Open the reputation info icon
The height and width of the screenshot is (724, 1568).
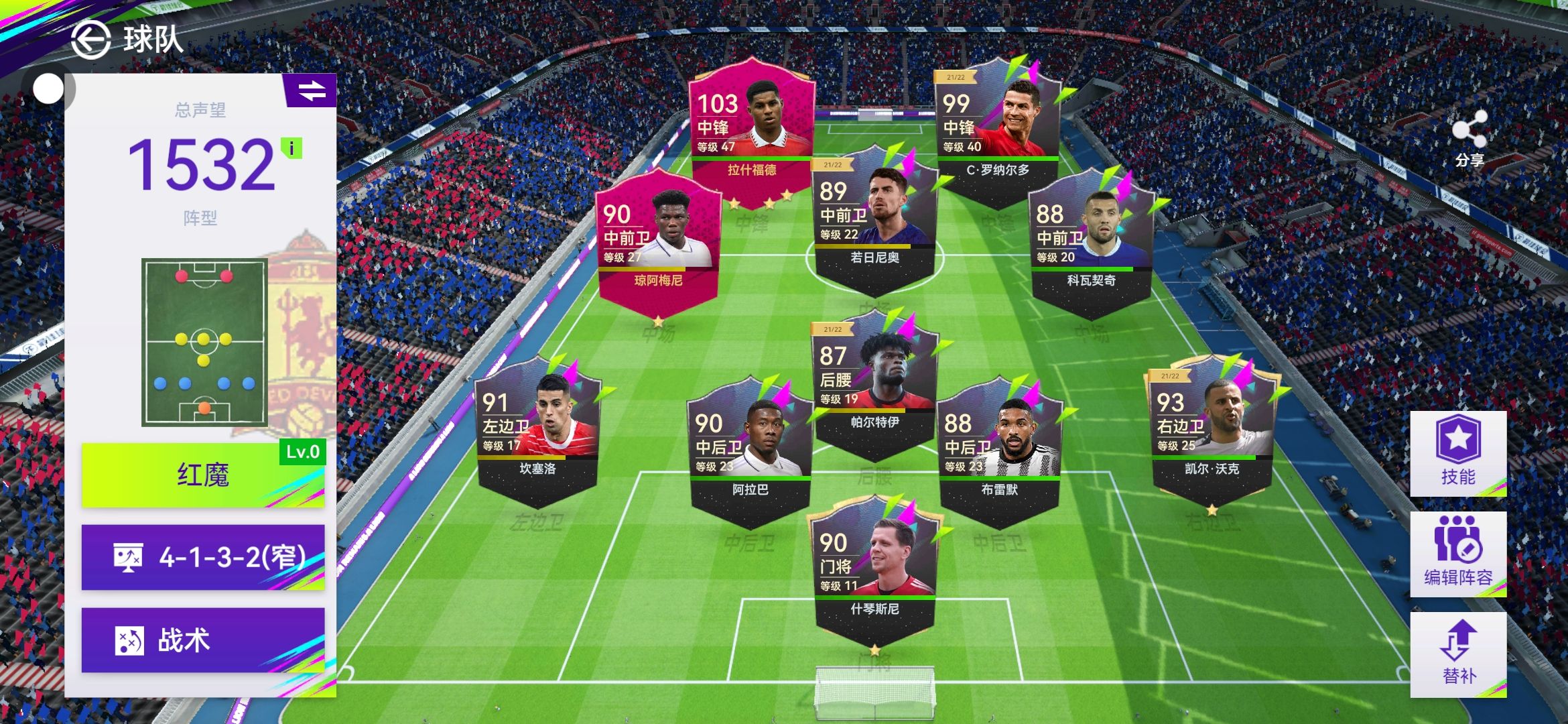click(291, 148)
